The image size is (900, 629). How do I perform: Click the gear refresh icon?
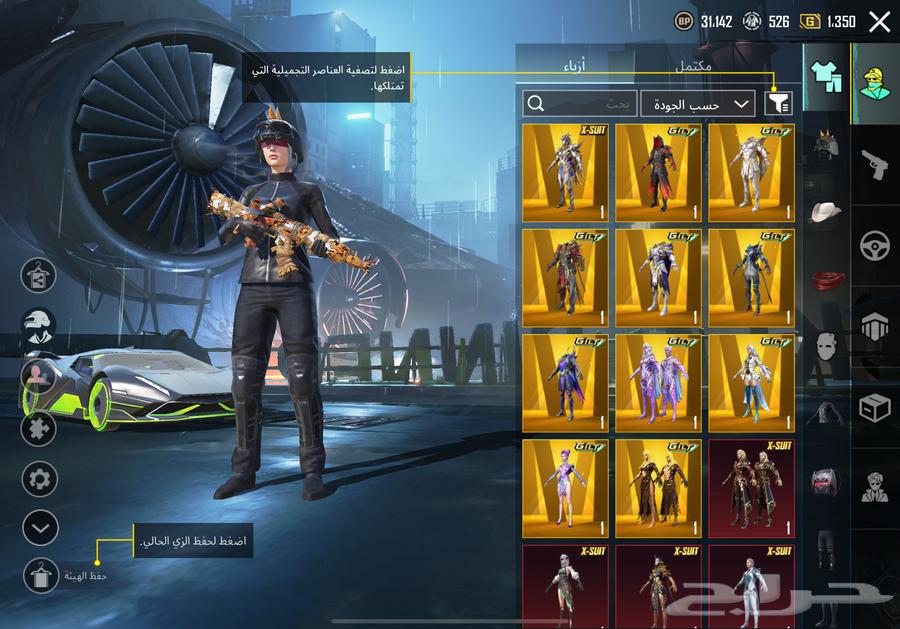pos(39,478)
